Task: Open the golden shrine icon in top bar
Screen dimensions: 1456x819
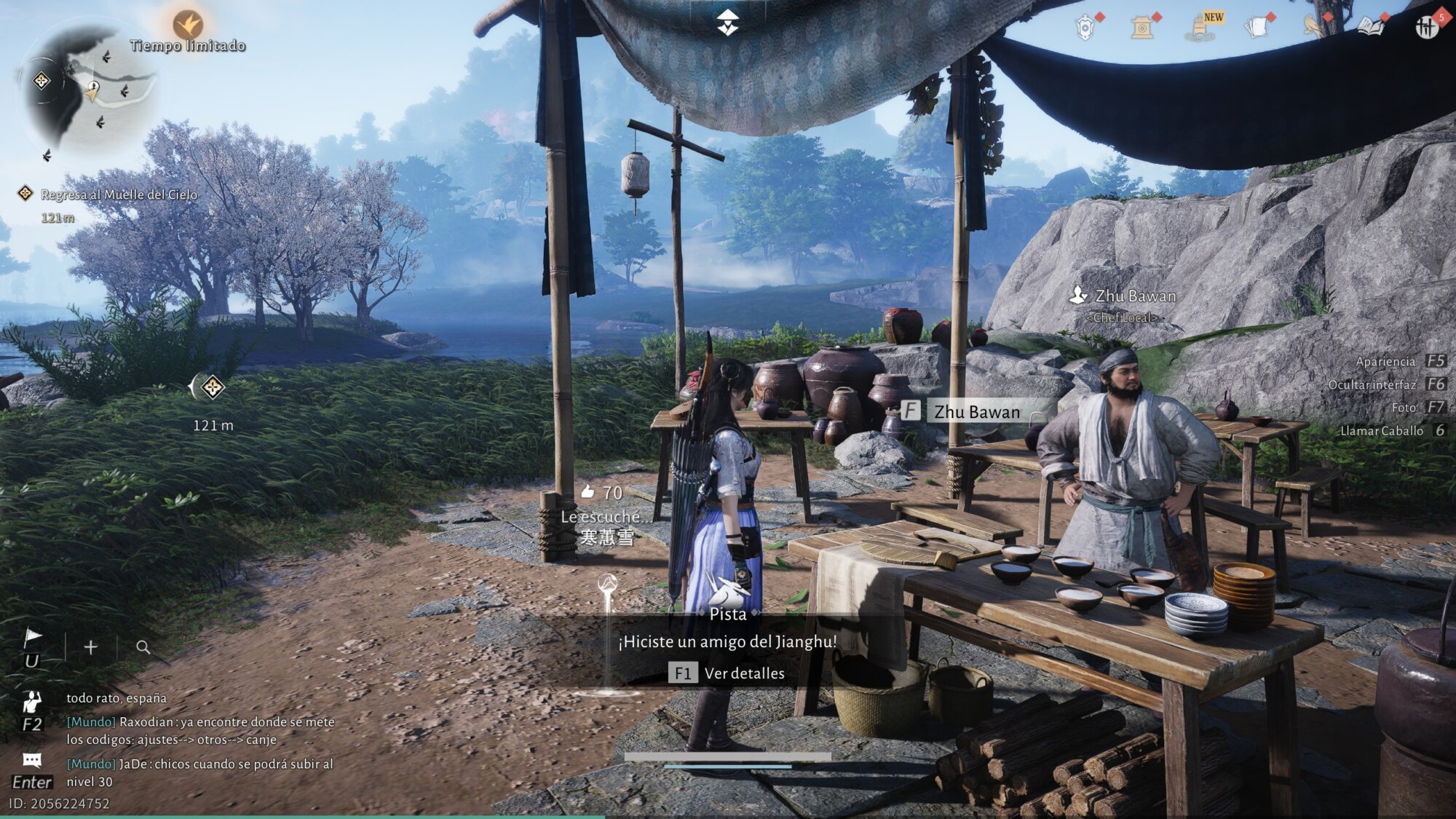Action: (1142, 28)
